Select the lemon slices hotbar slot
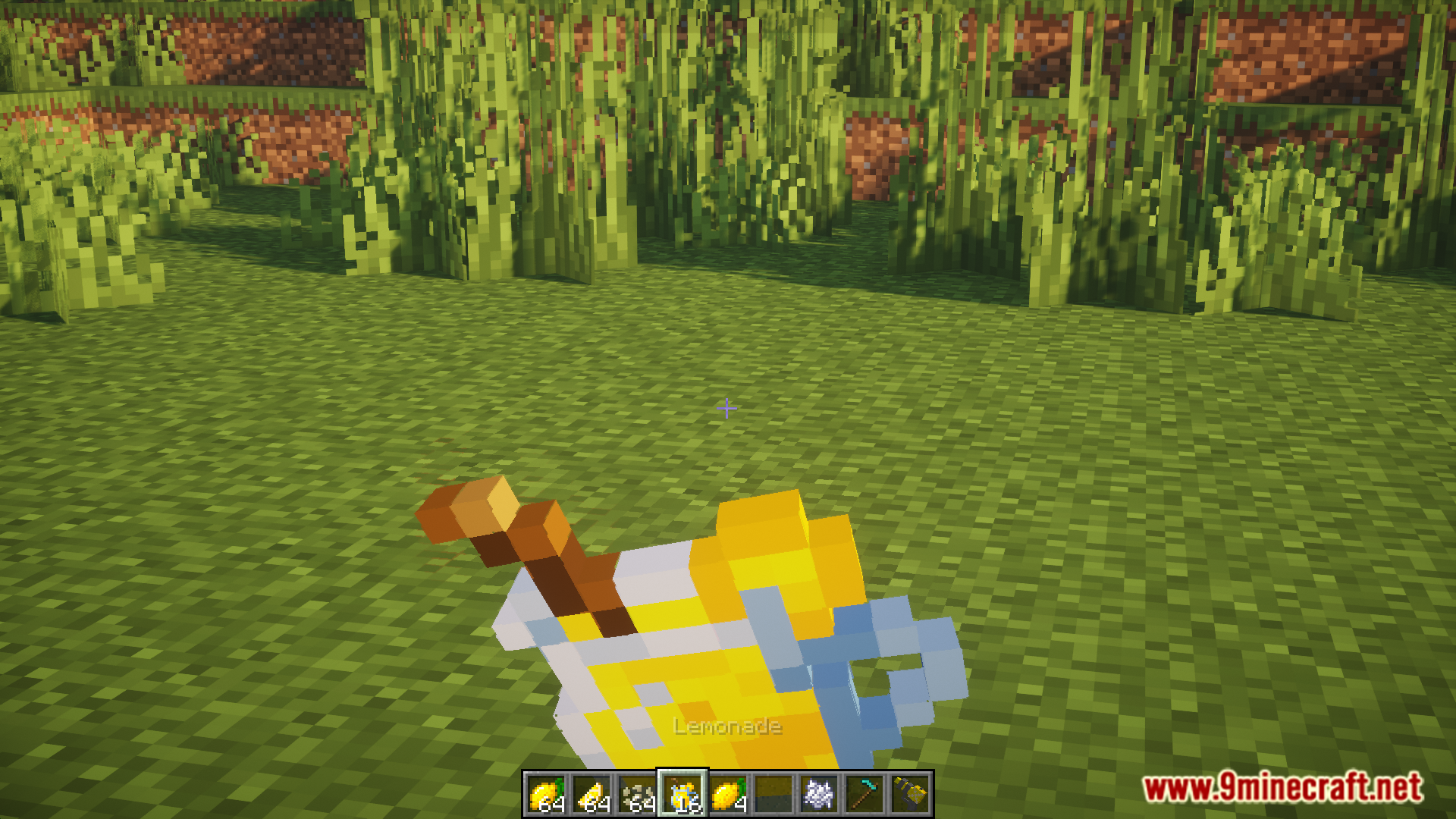1456x819 pixels. coord(591,794)
